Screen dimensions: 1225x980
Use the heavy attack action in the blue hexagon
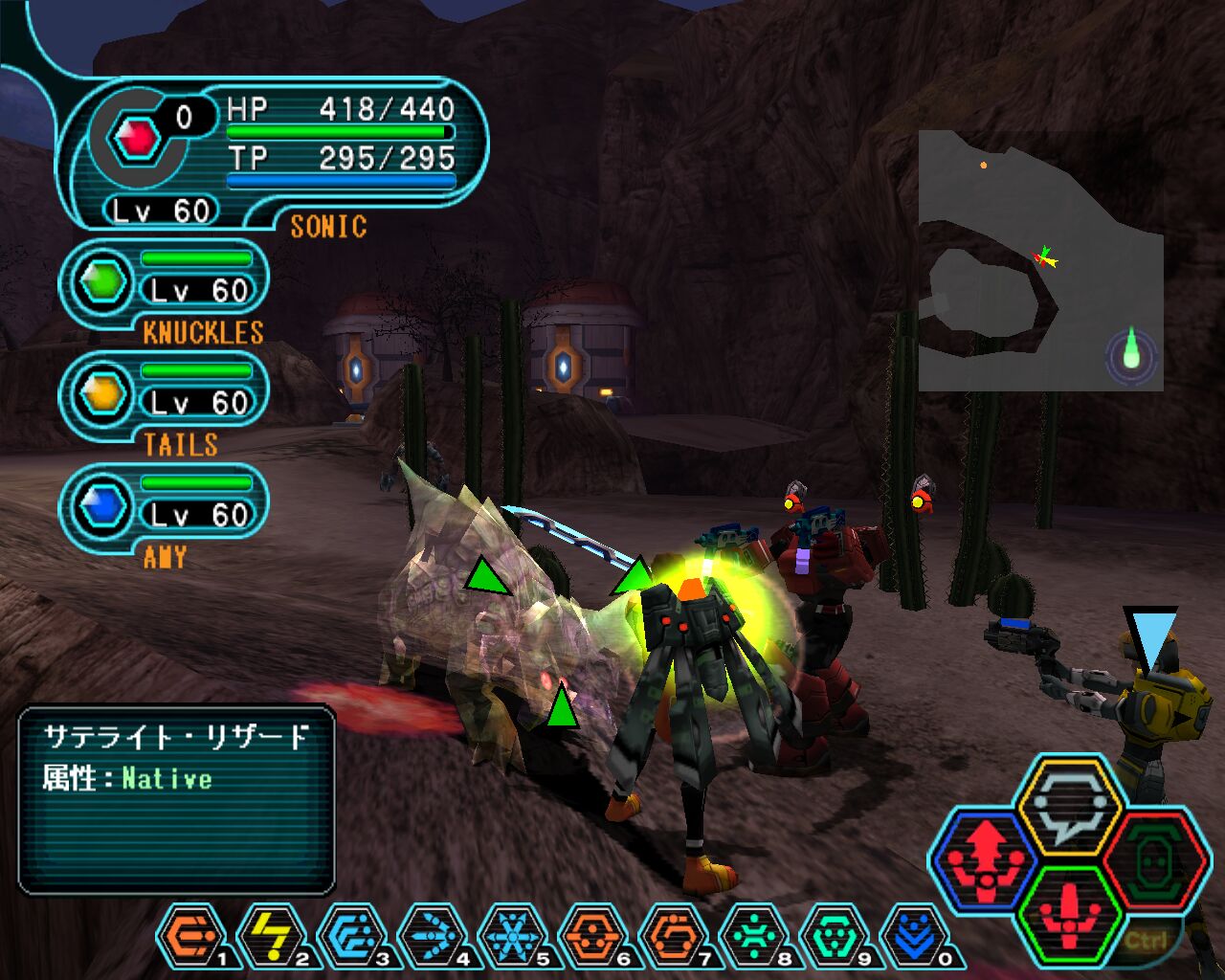pos(986,857)
